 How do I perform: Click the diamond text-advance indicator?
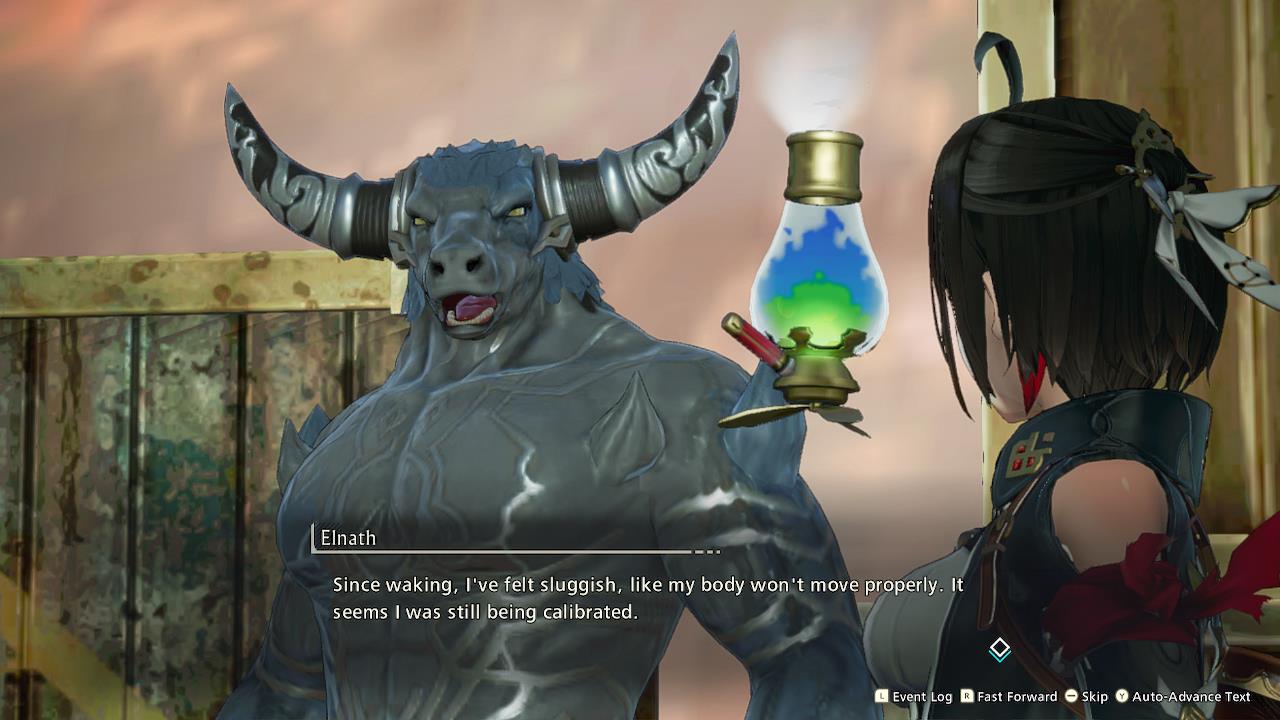pyautogui.click(x=999, y=649)
